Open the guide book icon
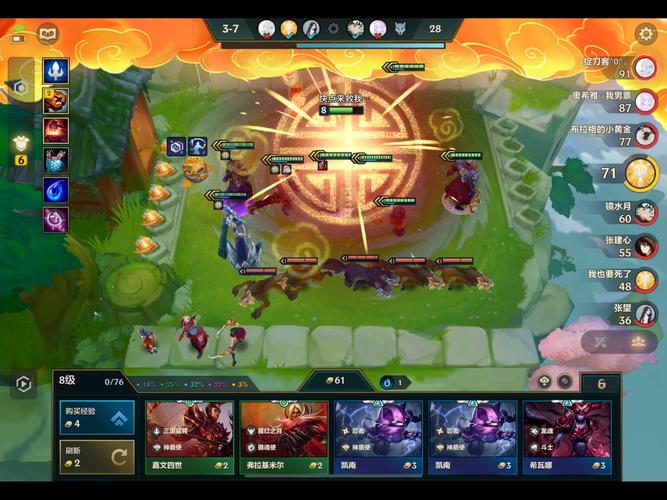 [x=47, y=34]
